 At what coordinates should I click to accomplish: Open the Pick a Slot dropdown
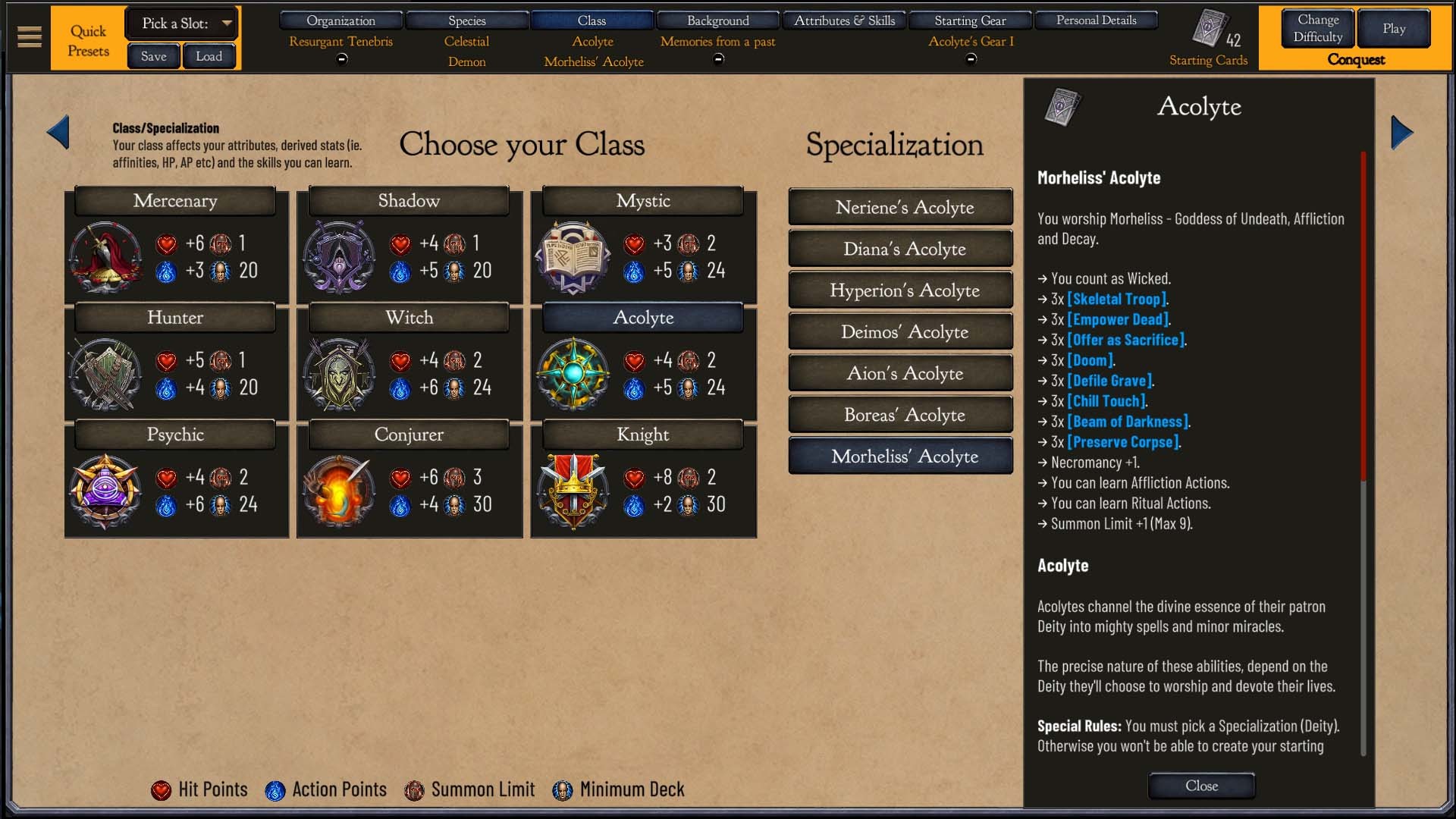click(x=181, y=24)
